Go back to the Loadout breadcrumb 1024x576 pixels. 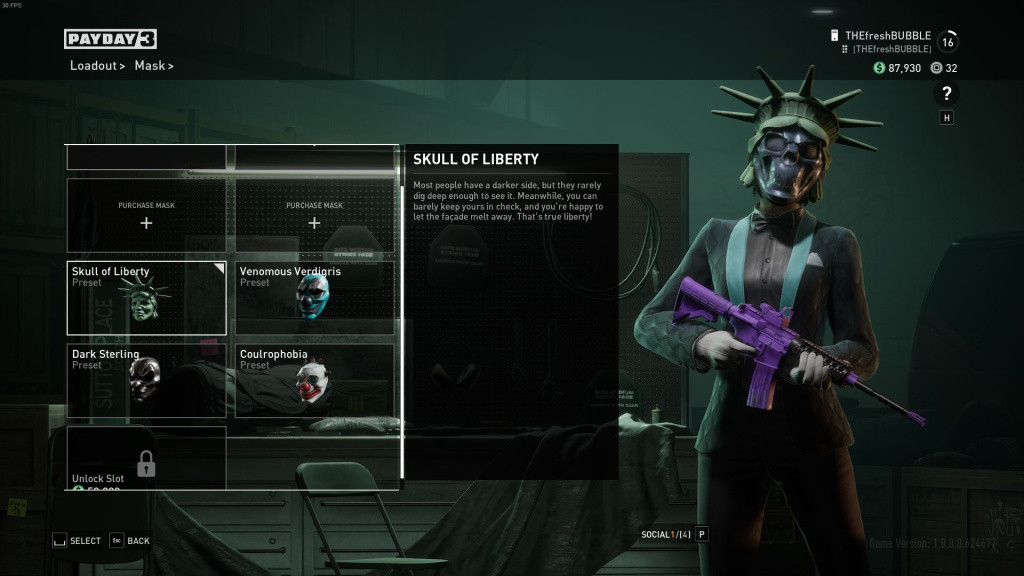(x=93, y=66)
